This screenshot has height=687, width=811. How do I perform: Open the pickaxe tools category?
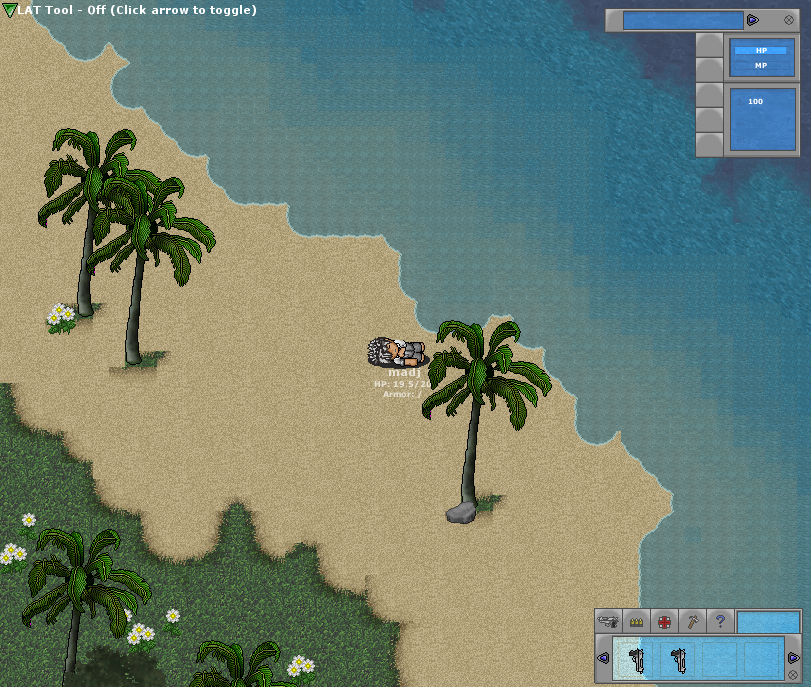691,621
